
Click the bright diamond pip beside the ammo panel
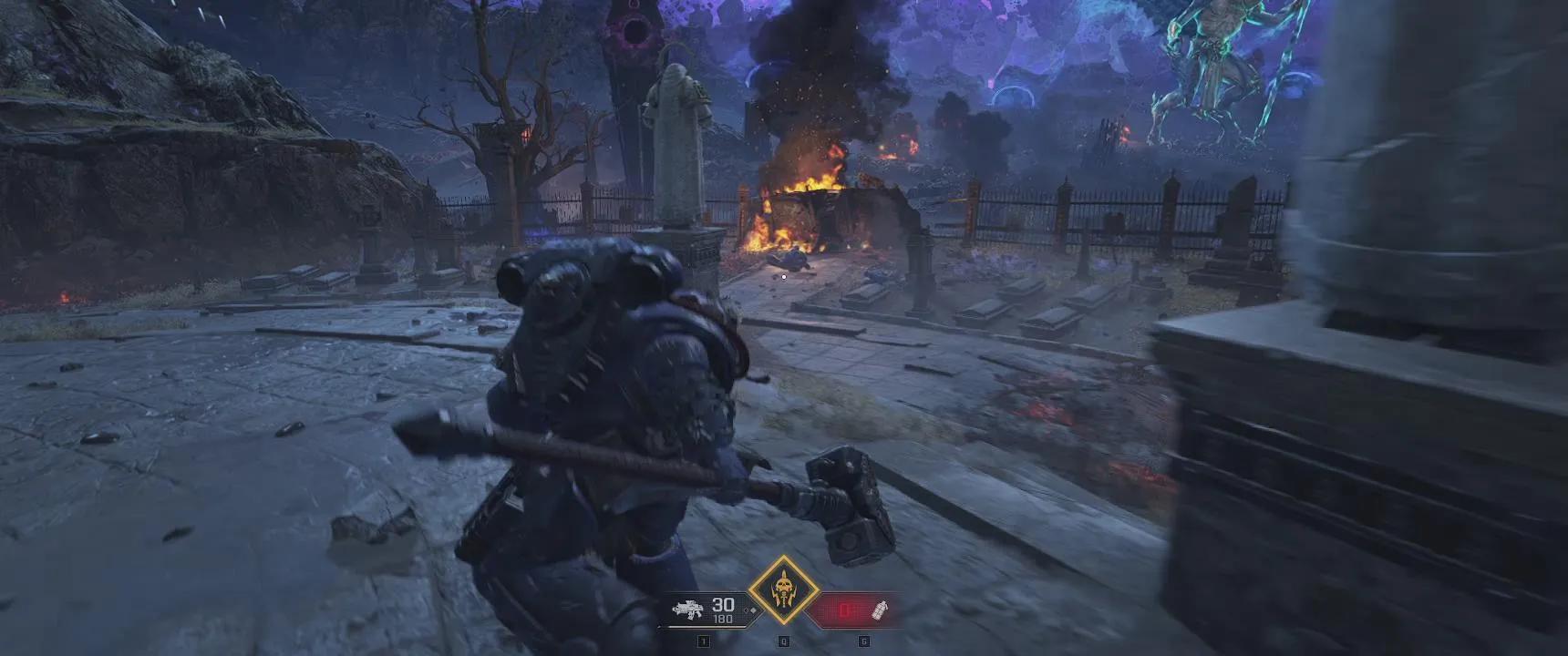(x=753, y=610)
